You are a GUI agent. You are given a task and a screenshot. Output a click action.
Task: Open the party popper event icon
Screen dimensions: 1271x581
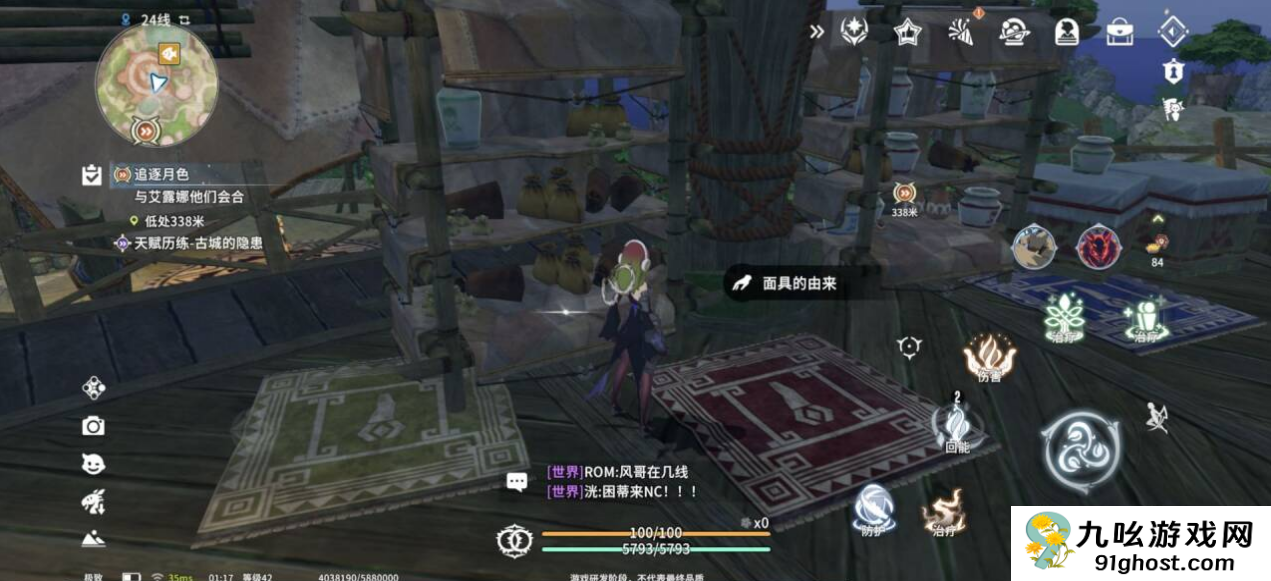click(x=960, y=31)
